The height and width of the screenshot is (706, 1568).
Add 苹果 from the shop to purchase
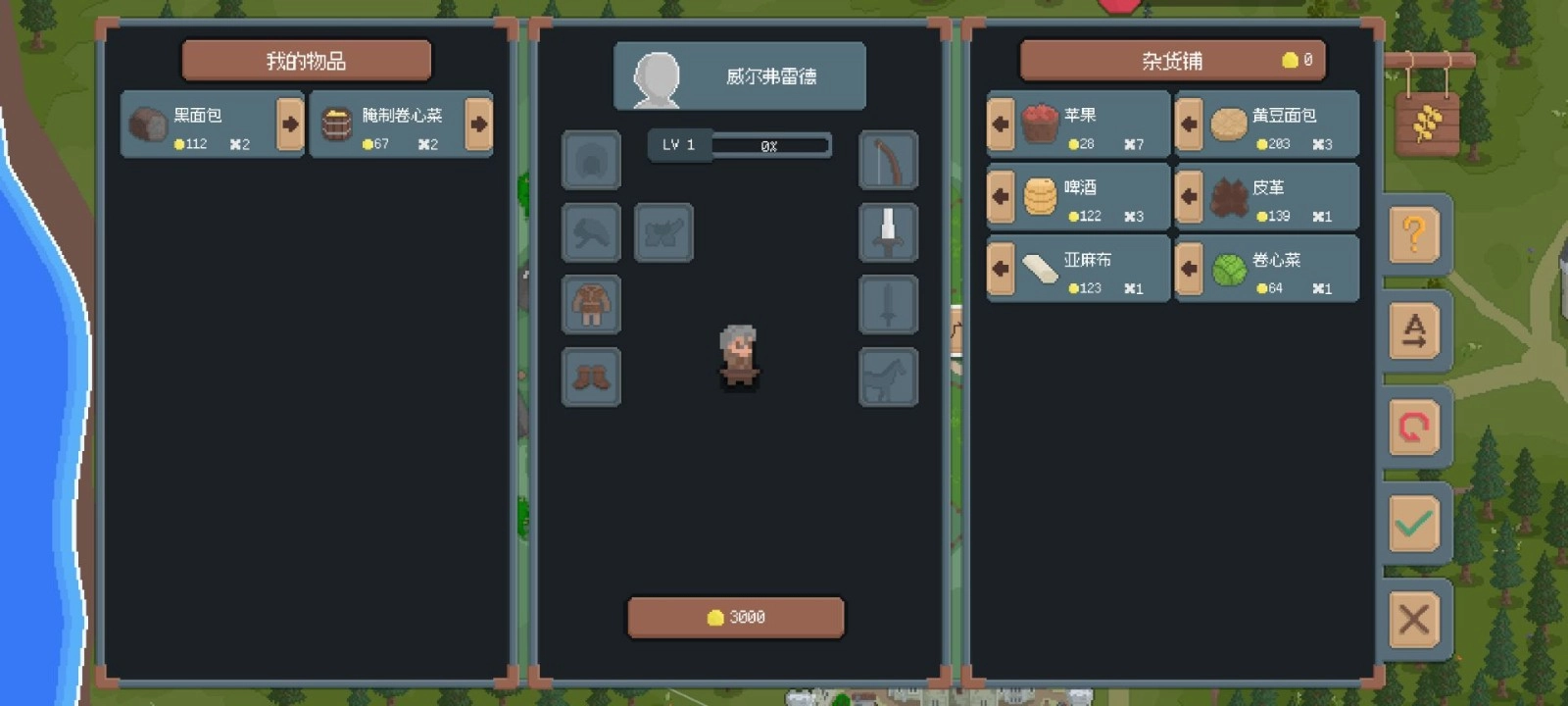click(1001, 124)
